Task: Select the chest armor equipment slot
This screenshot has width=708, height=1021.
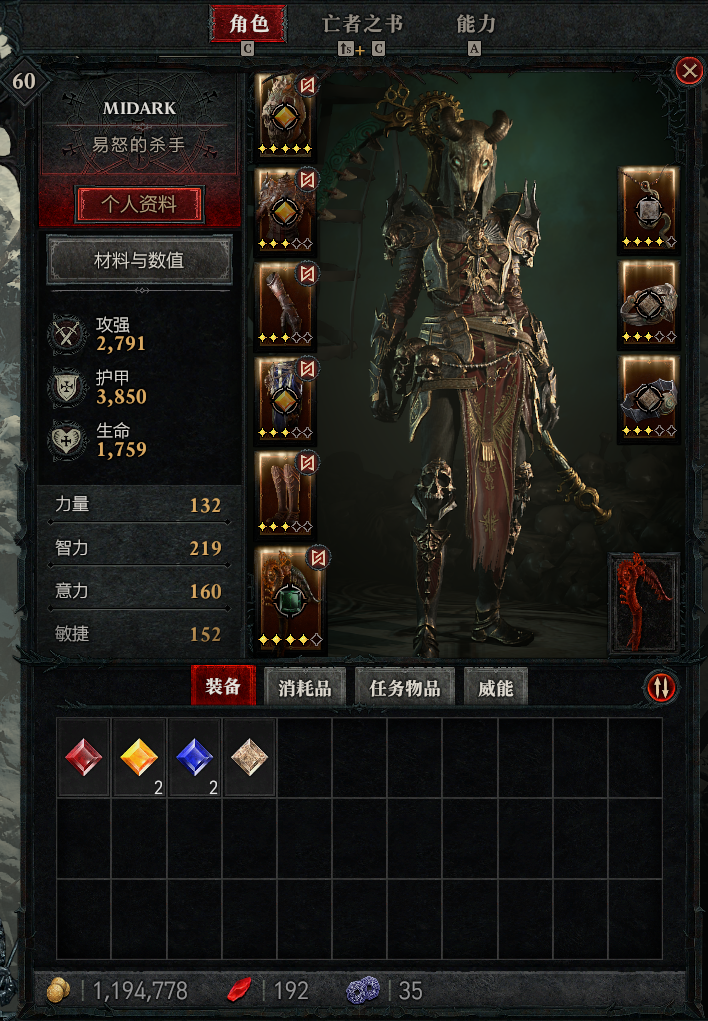Action: 286,208
